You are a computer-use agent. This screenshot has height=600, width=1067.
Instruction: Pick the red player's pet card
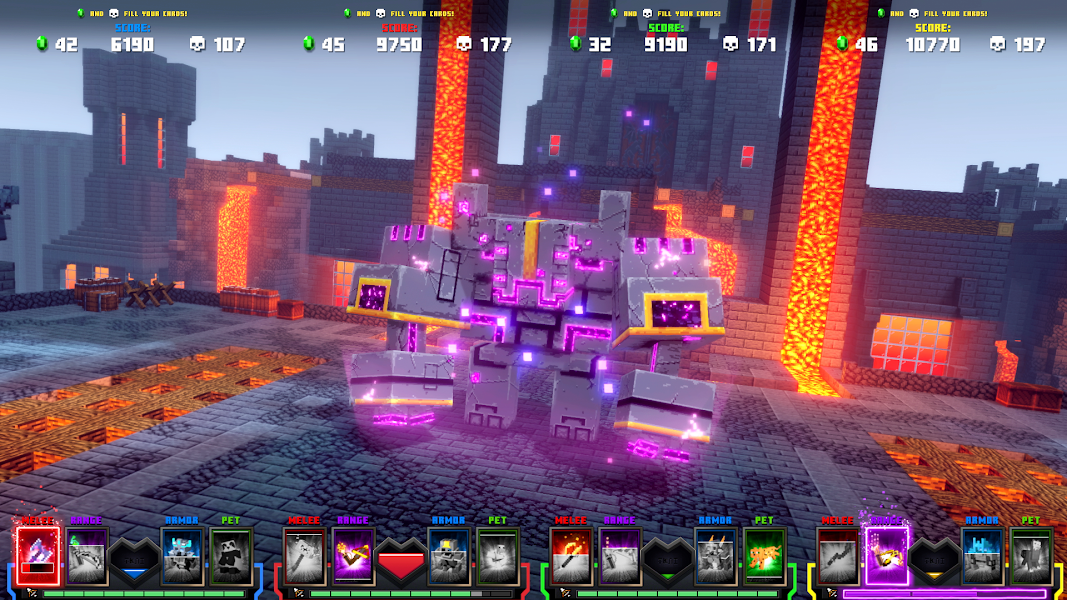[x=497, y=556]
